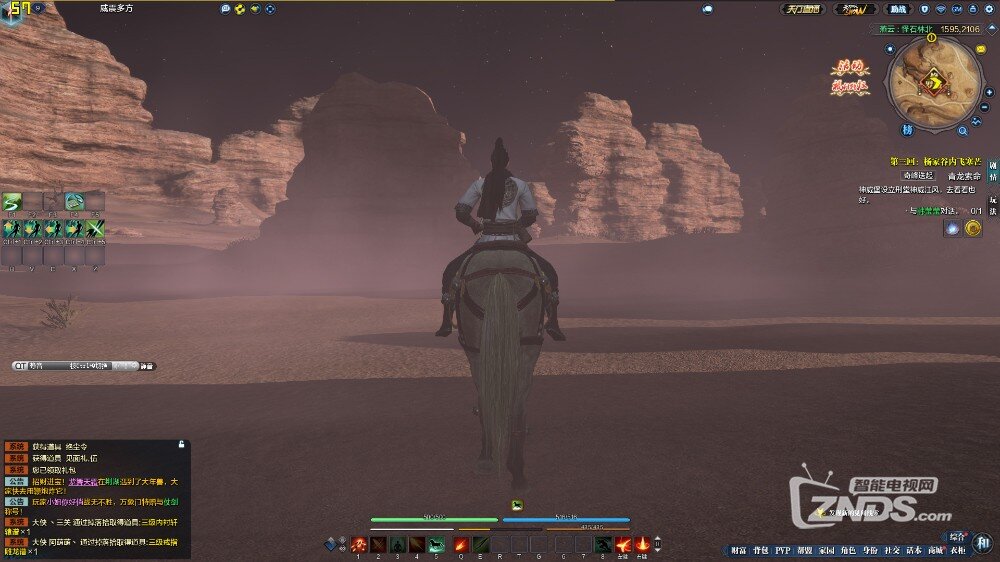Open the 财富 (wealth) menu

pyautogui.click(x=738, y=550)
